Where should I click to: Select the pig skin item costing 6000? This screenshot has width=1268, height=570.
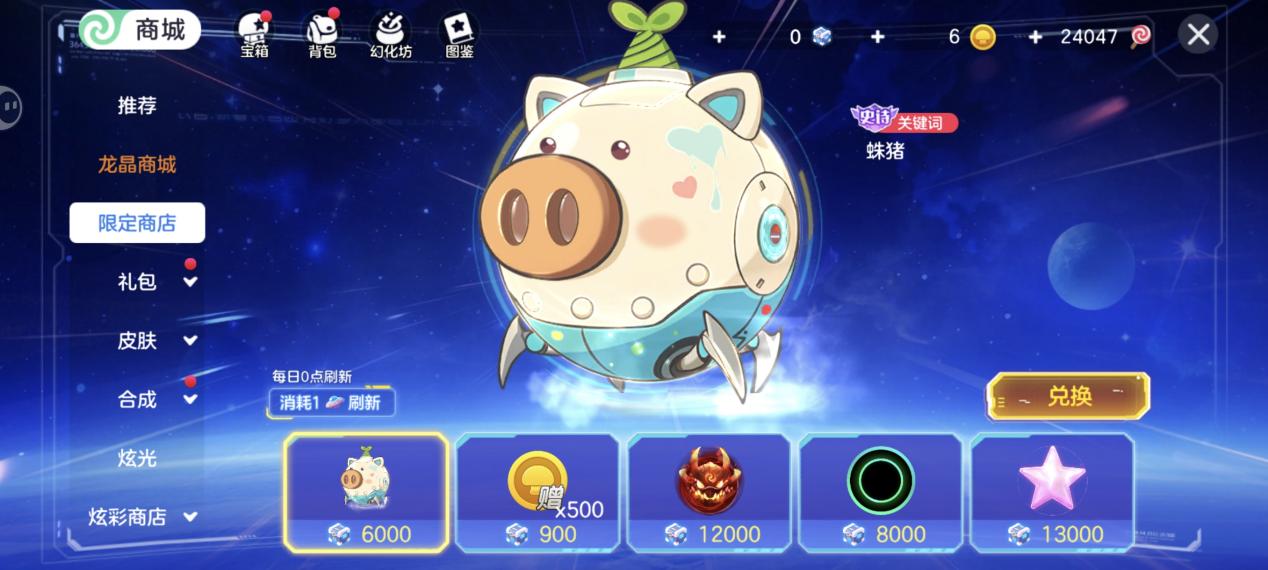click(x=366, y=492)
